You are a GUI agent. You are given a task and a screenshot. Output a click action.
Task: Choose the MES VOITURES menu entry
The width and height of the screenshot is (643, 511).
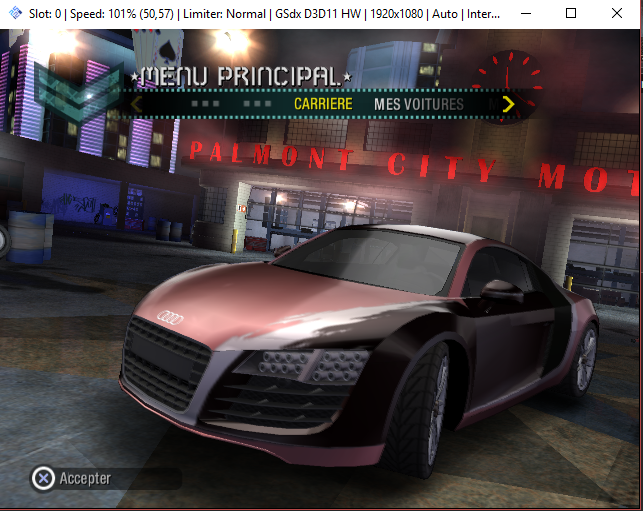[x=418, y=104]
